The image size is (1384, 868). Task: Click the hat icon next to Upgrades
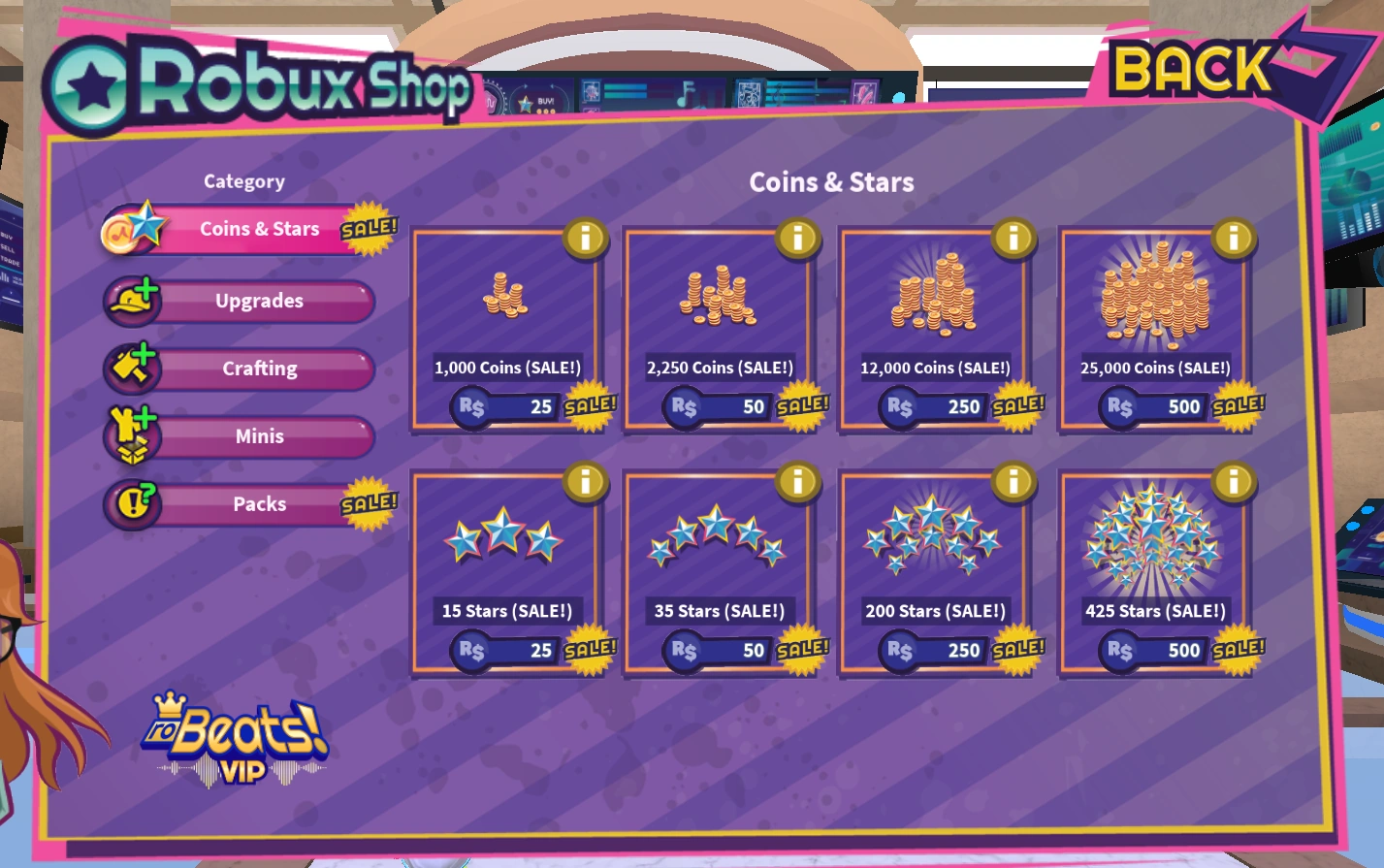(x=132, y=299)
